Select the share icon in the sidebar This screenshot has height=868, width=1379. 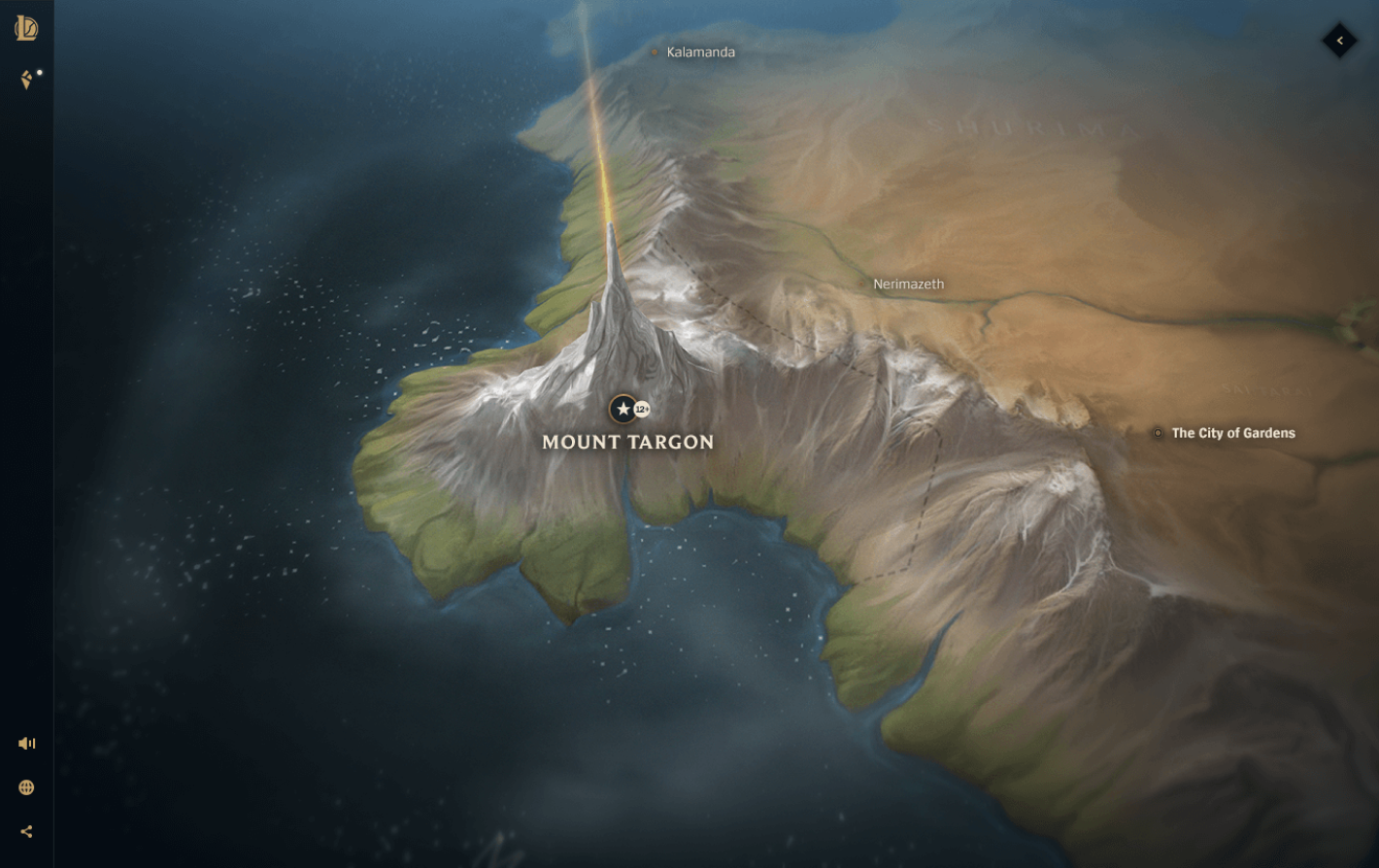[26, 830]
